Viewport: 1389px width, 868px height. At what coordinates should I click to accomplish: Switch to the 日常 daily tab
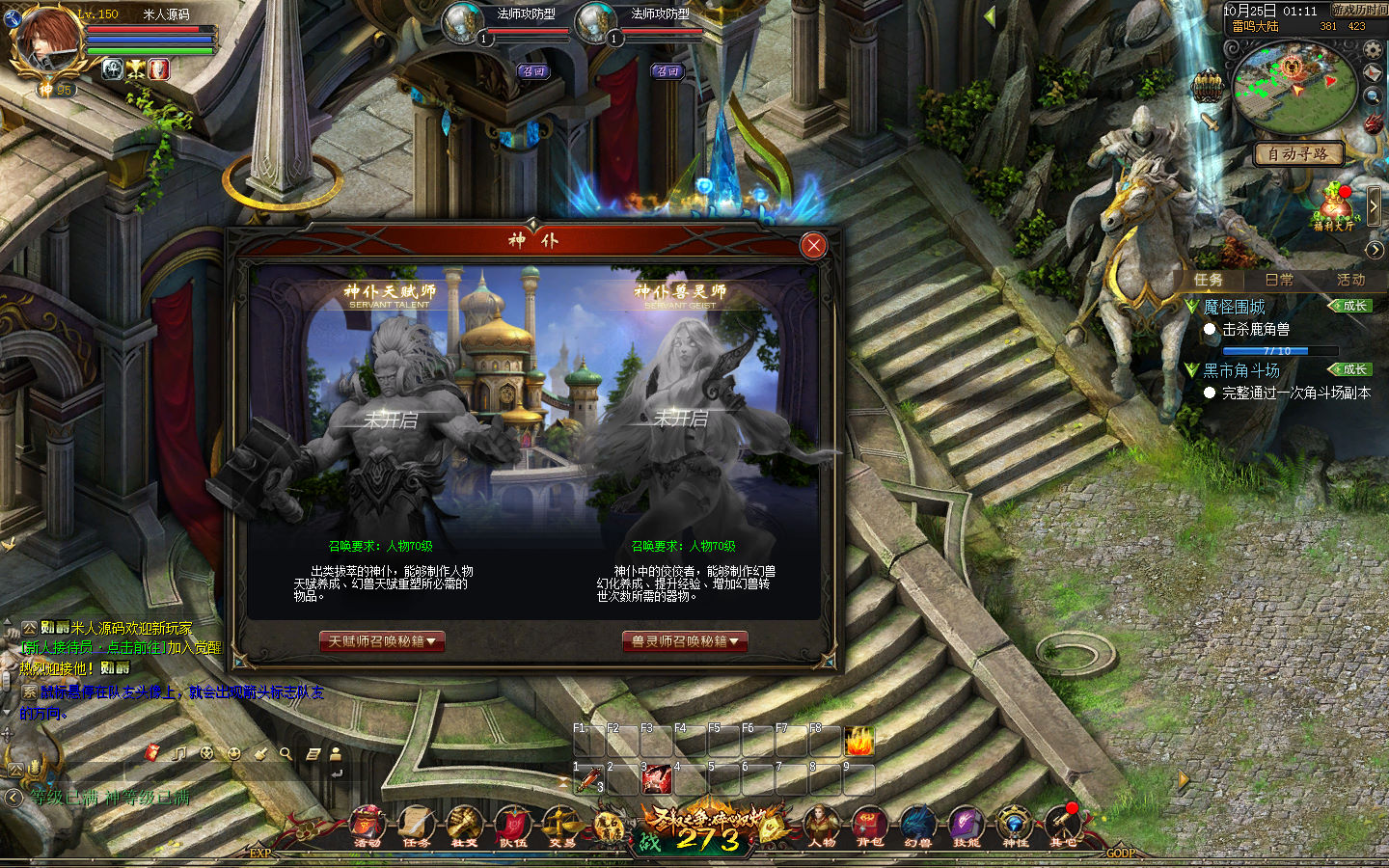coord(1279,280)
